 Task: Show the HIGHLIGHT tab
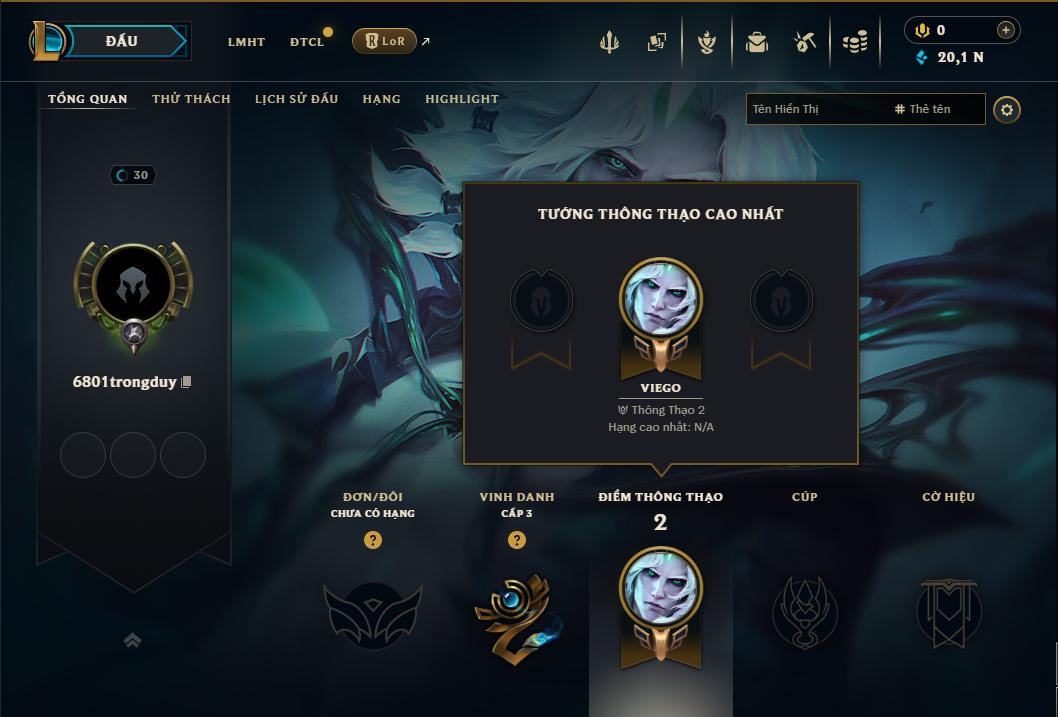coord(462,99)
